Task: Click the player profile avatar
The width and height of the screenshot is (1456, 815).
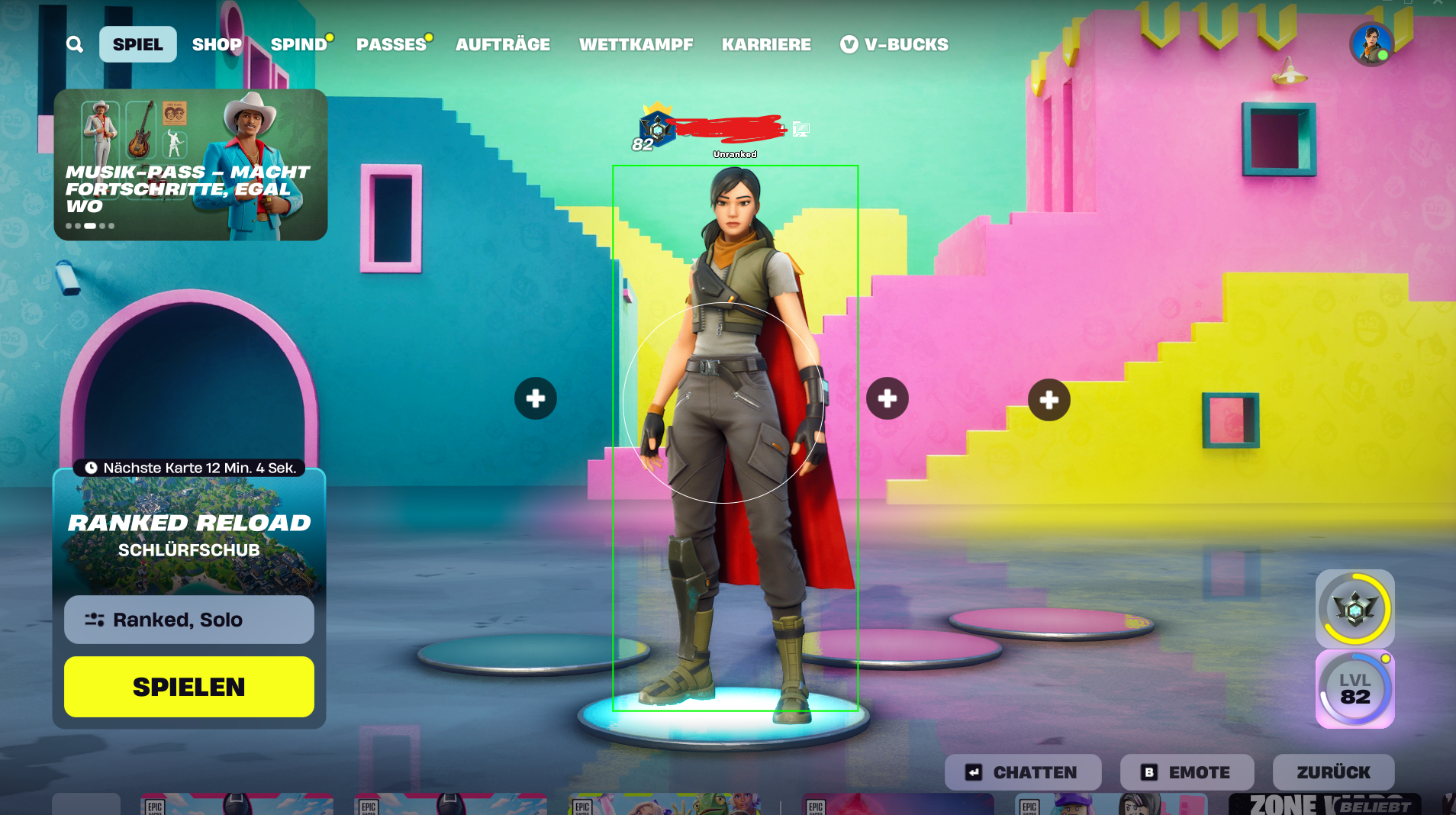Action: point(1371,44)
